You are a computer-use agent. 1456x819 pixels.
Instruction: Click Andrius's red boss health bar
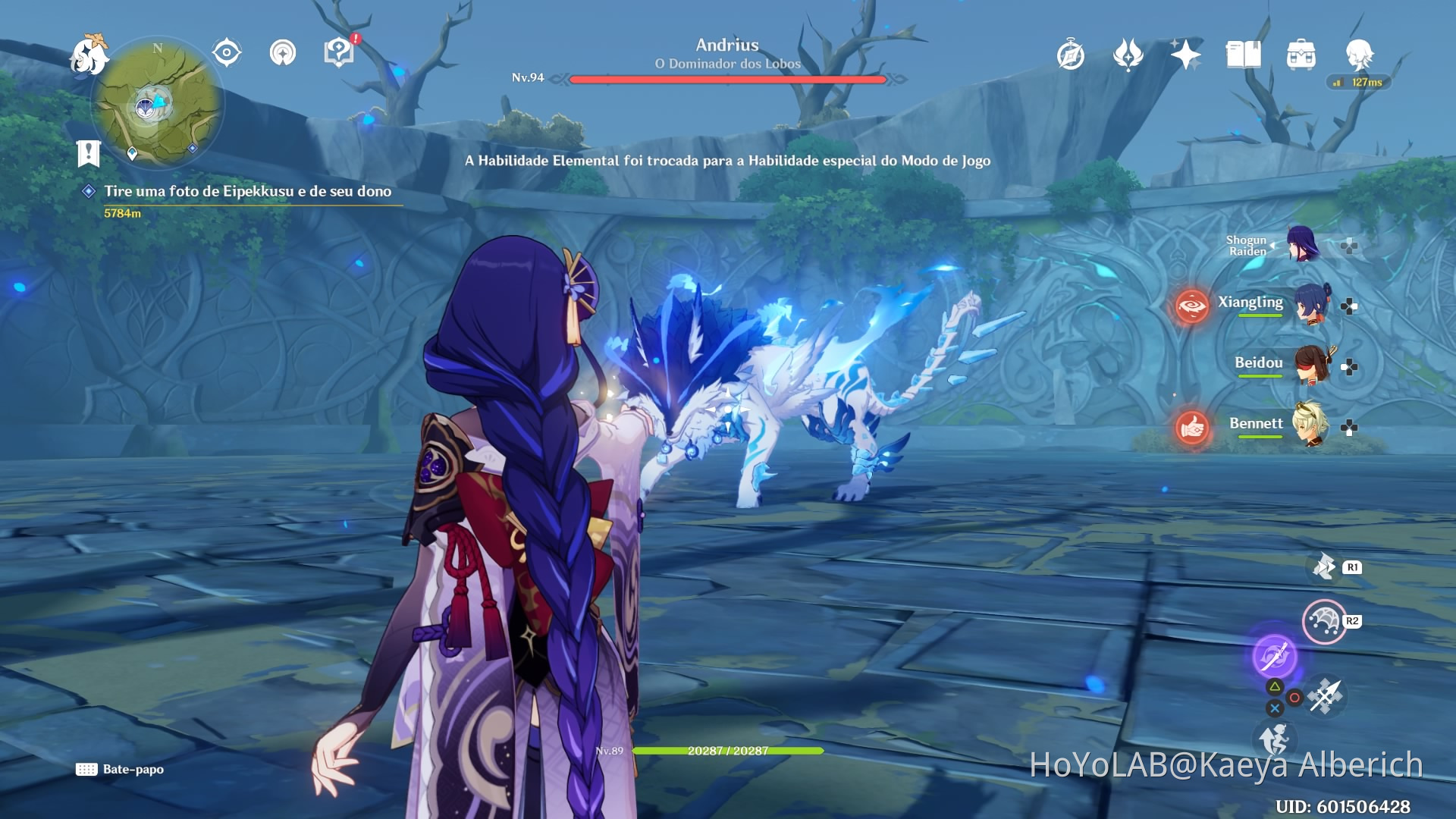click(728, 77)
